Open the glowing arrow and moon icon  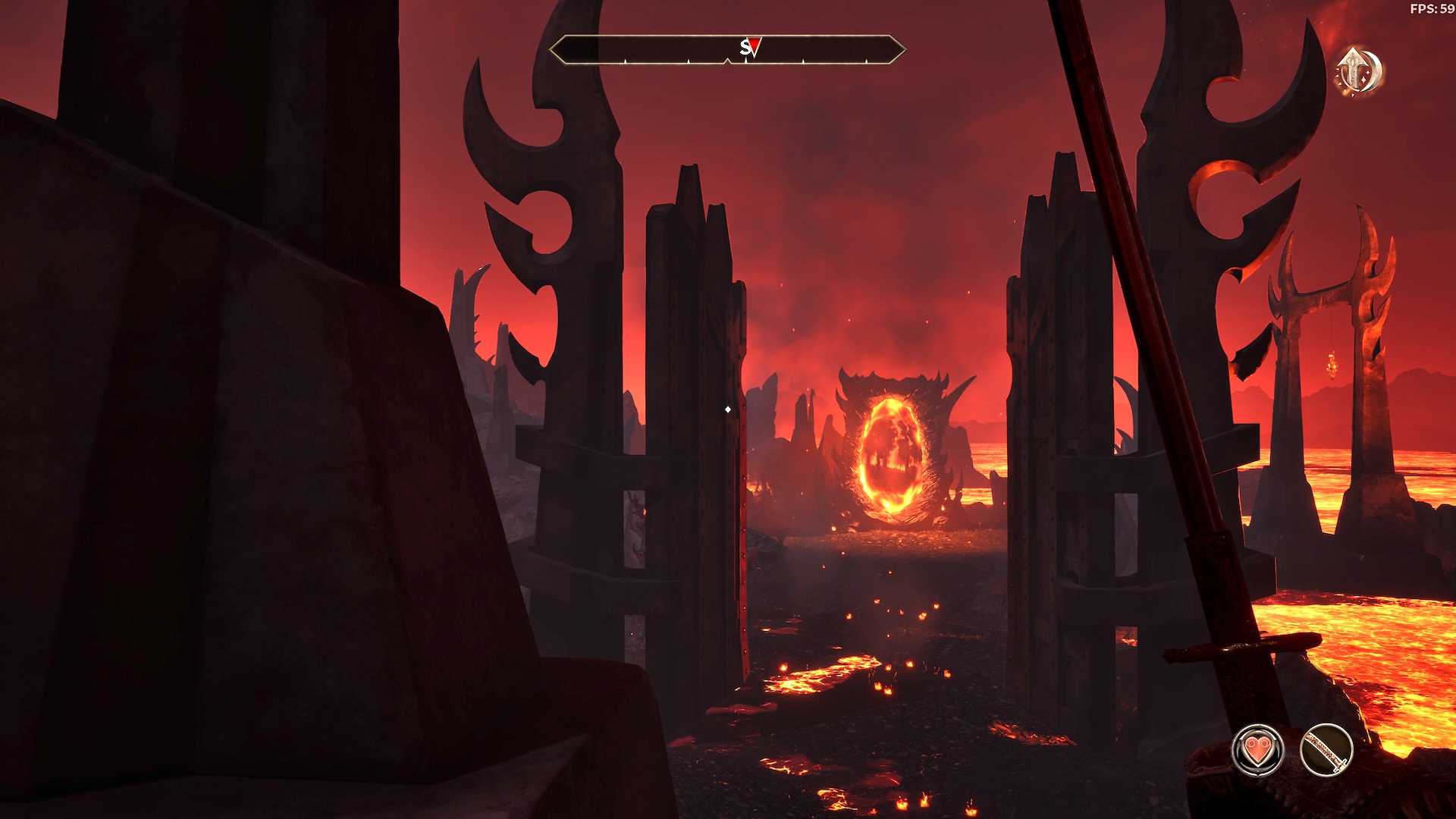pyautogui.click(x=1359, y=72)
